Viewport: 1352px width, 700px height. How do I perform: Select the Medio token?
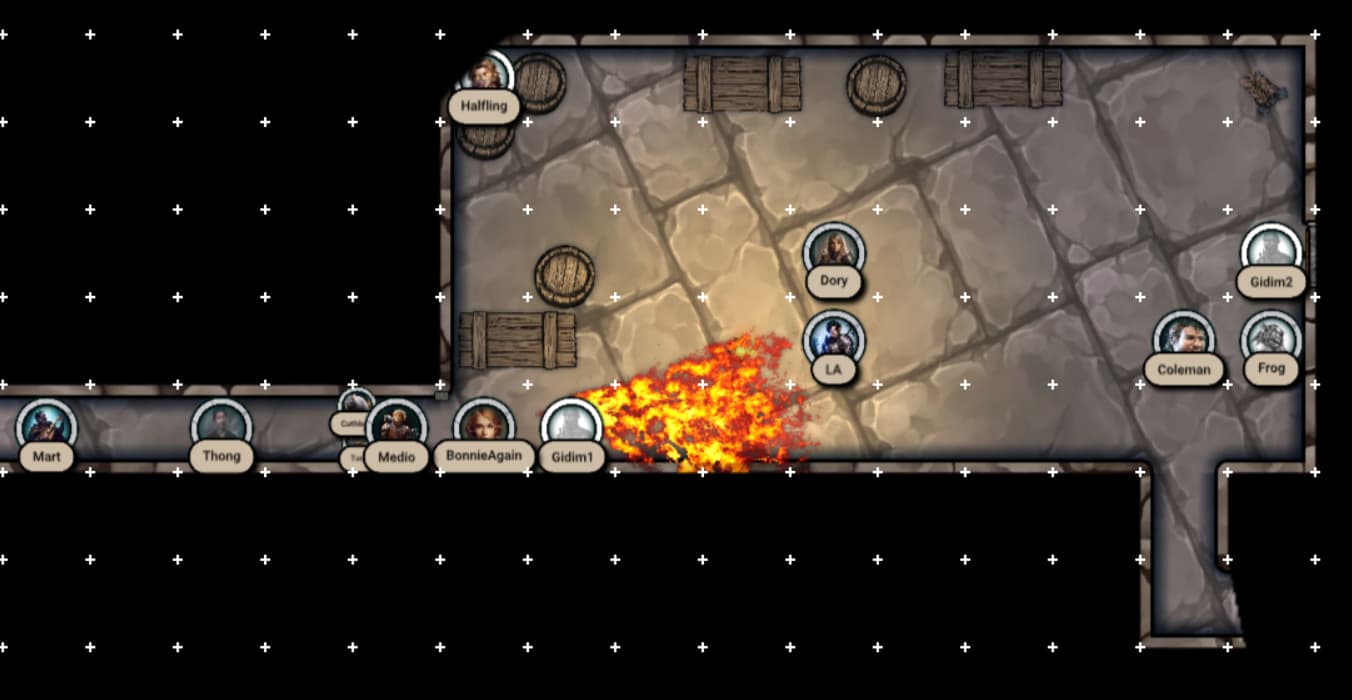point(397,427)
